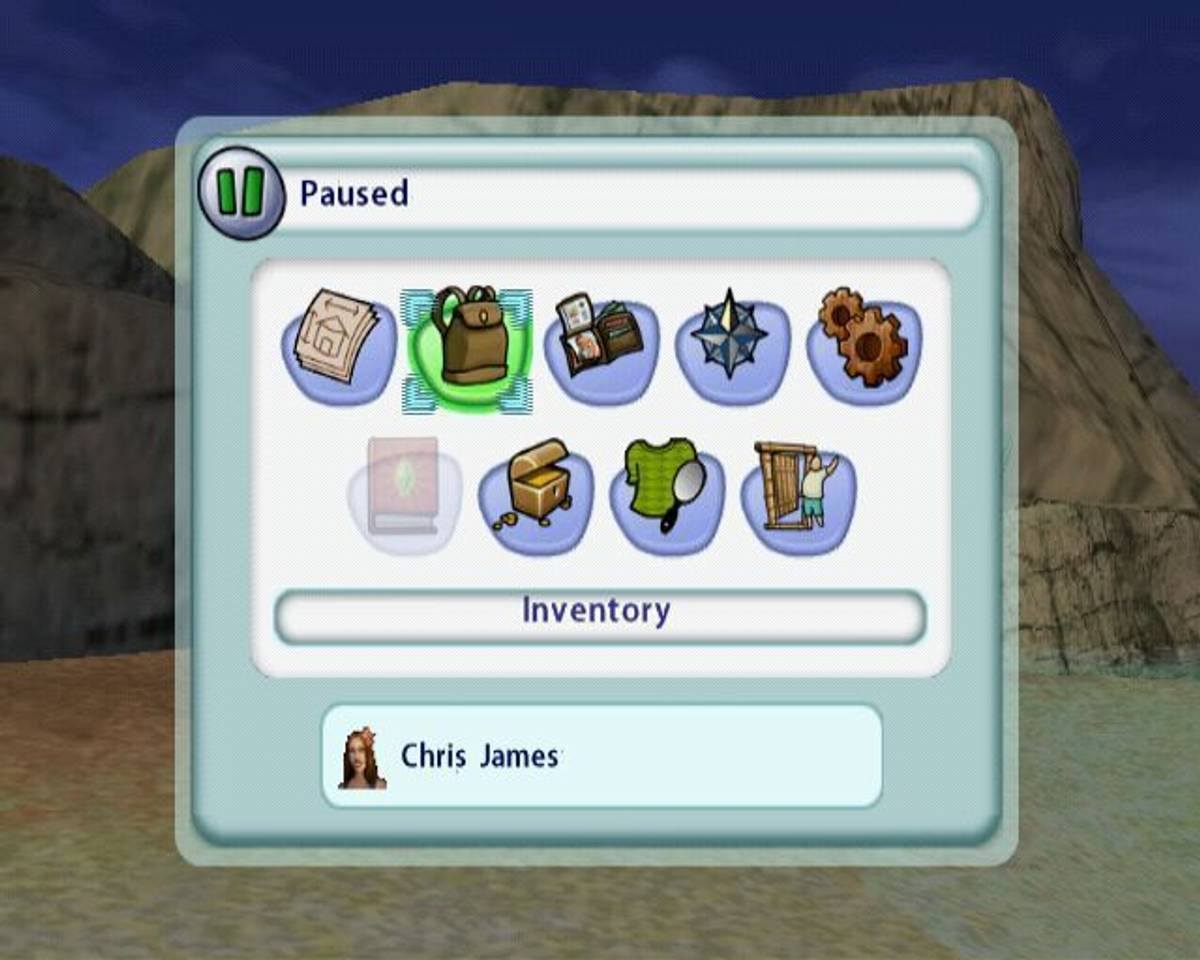
Task: Choose the compass star map icon
Action: (x=731, y=338)
